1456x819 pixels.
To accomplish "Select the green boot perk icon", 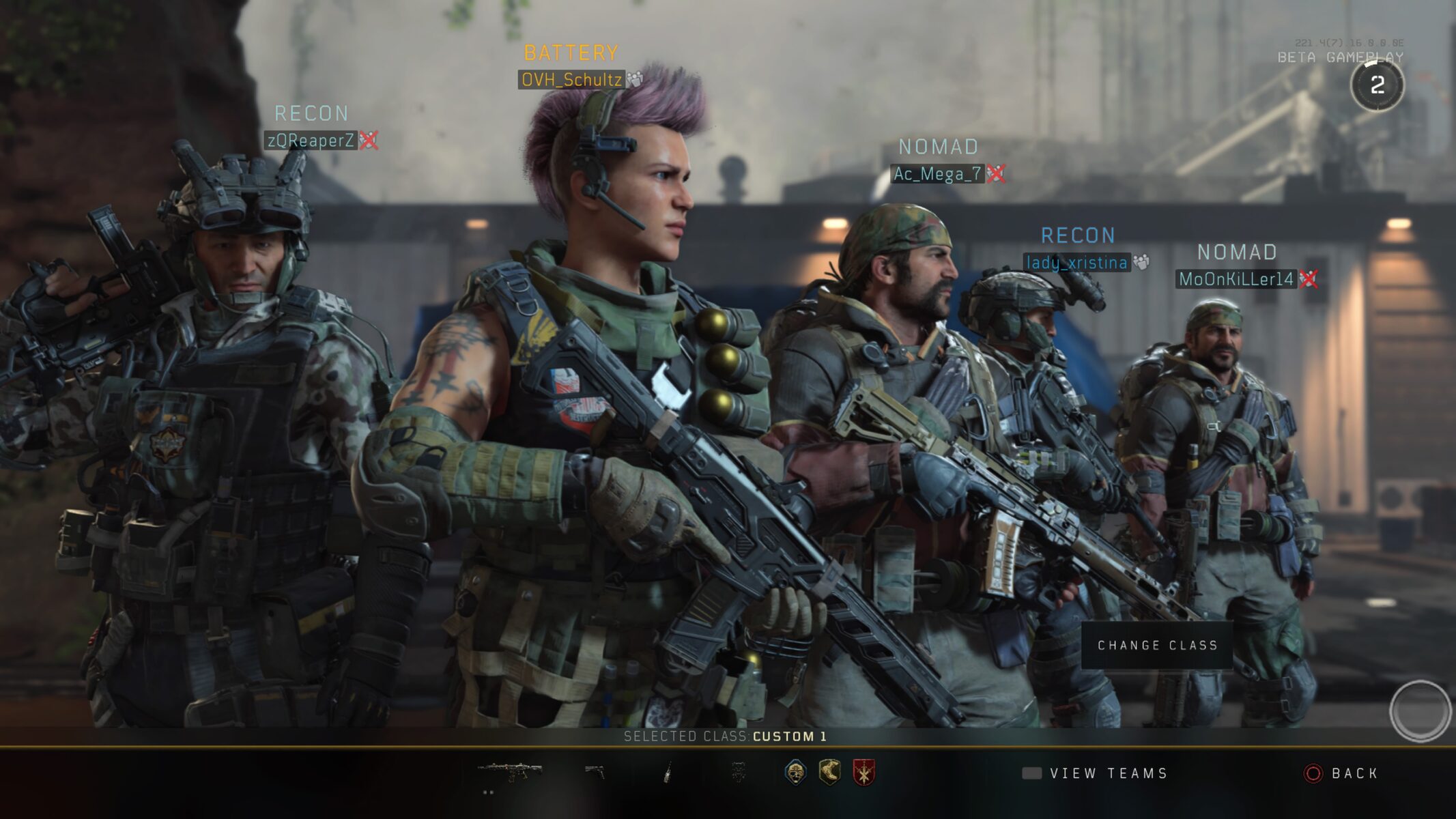I will [829, 772].
